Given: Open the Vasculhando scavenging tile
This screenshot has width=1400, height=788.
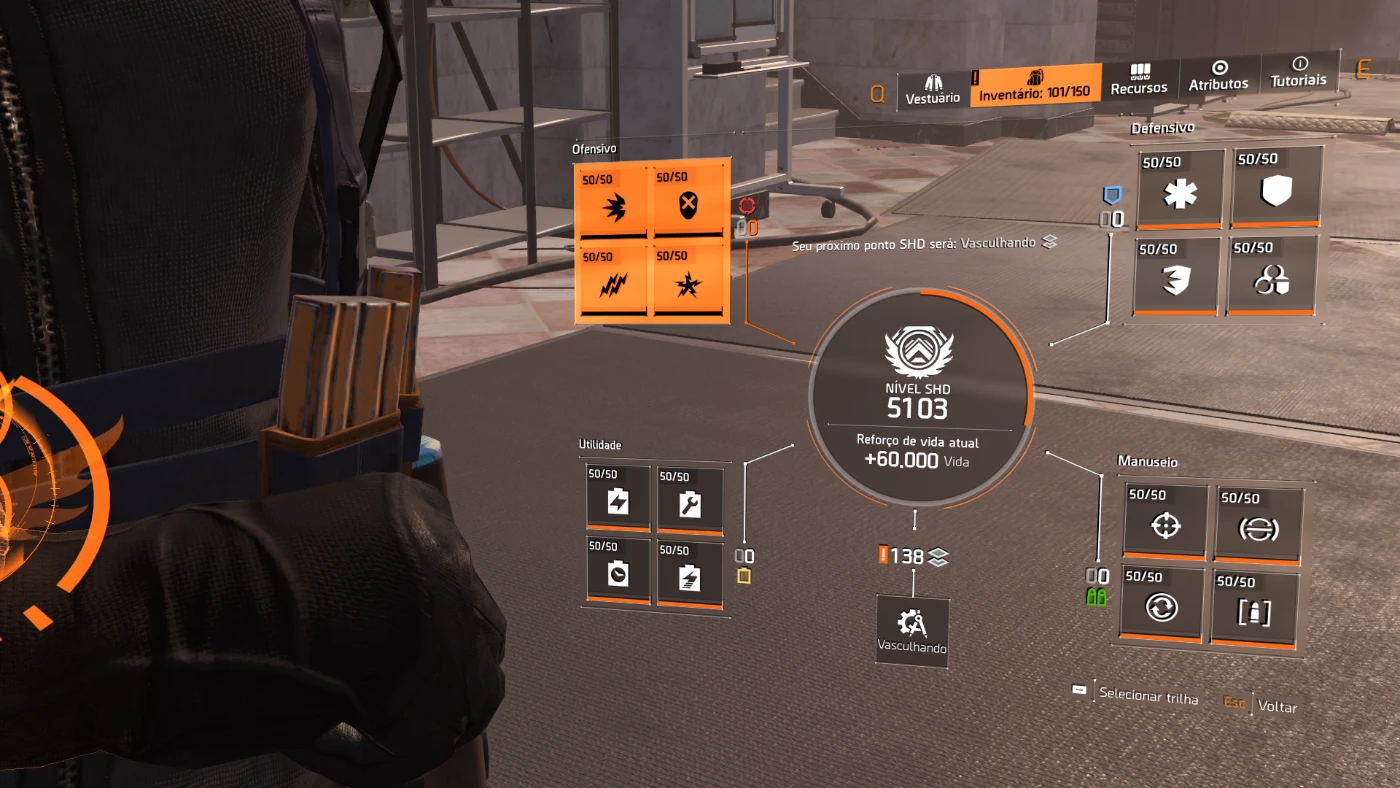Looking at the screenshot, I should click(x=912, y=630).
